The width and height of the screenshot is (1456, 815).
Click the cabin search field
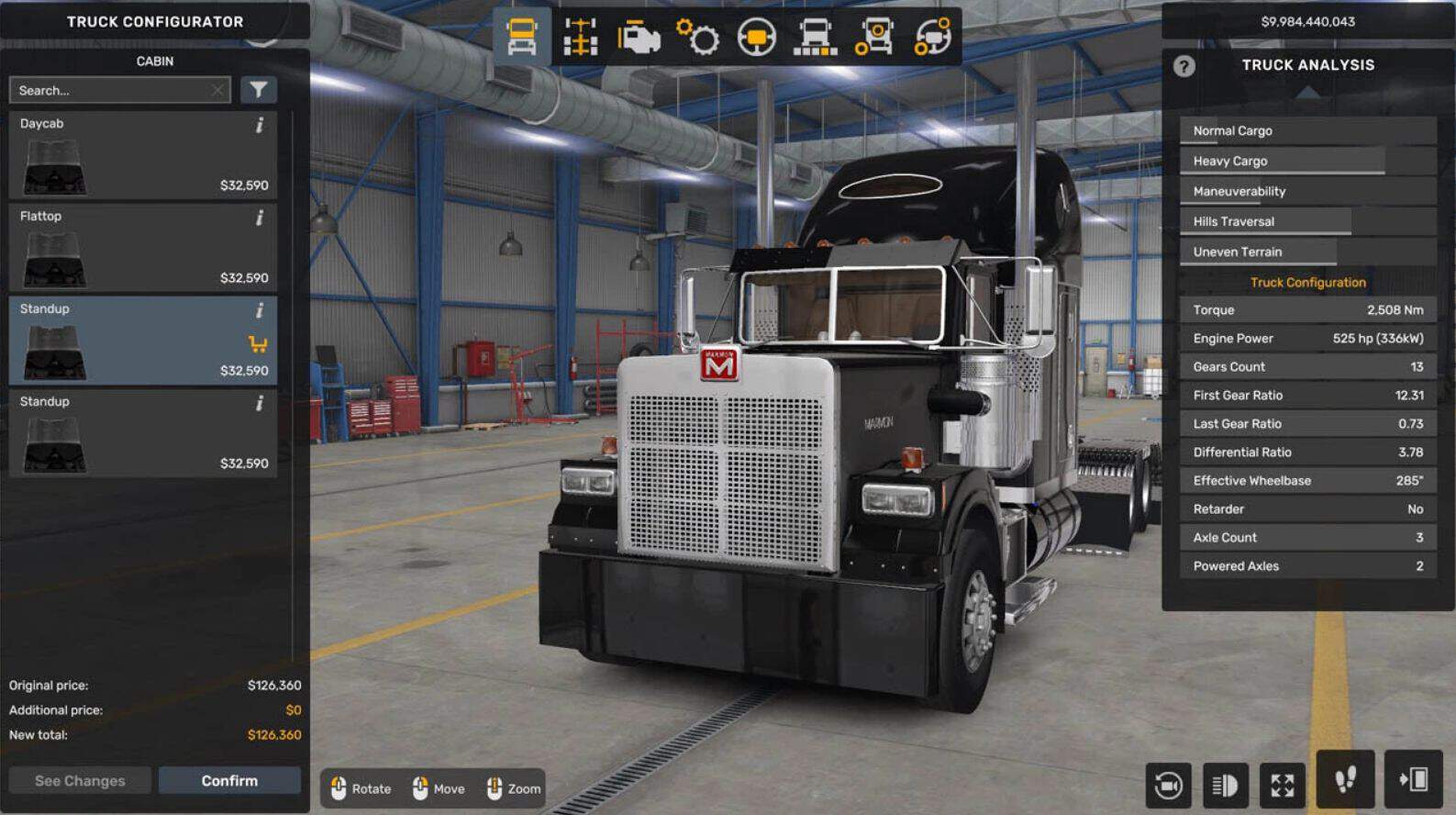point(110,90)
